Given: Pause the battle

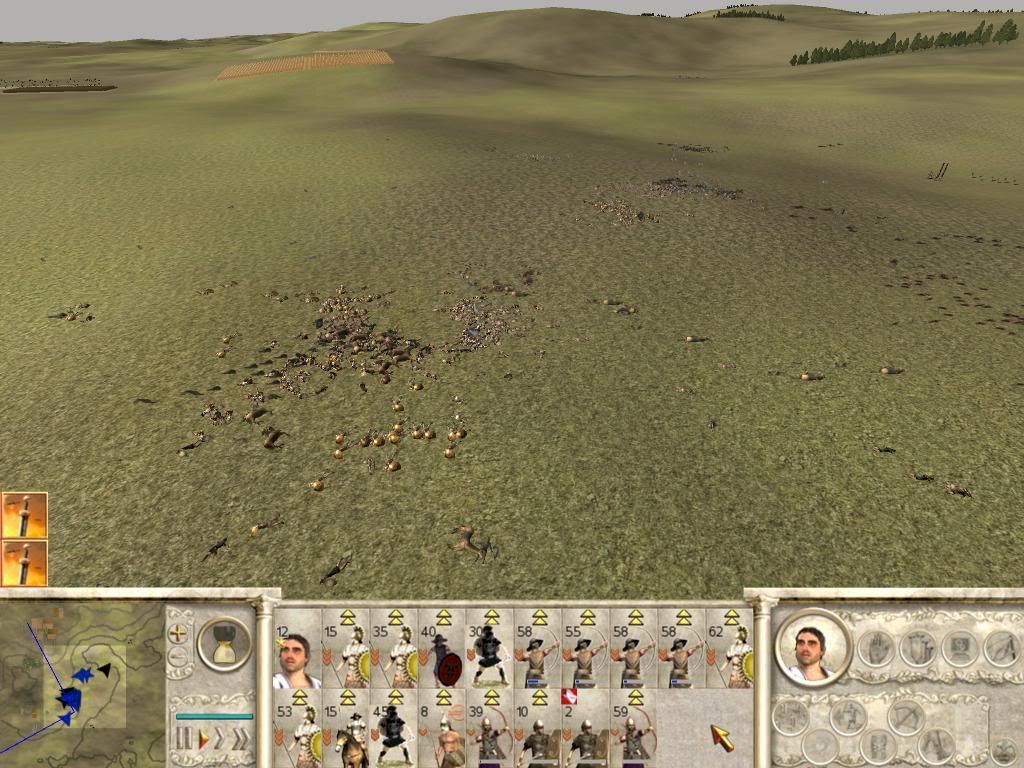Looking at the screenshot, I should pyautogui.click(x=185, y=740).
